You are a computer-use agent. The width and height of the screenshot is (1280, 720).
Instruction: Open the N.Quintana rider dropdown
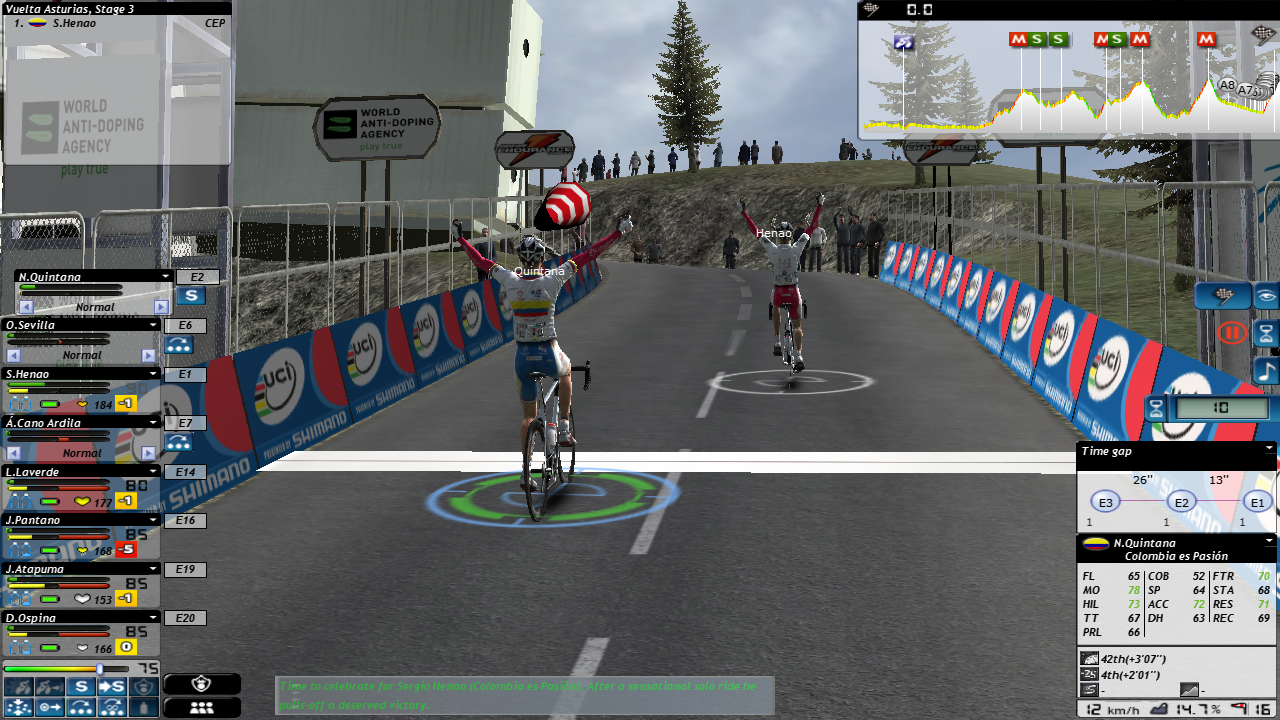coord(166,276)
